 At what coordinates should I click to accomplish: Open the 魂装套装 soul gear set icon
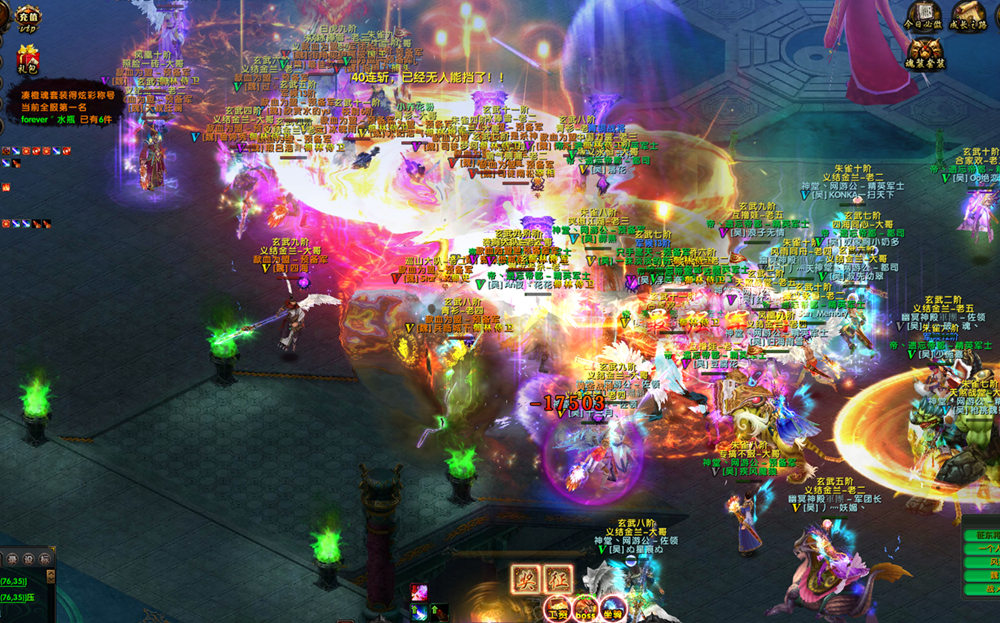click(x=925, y=55)
